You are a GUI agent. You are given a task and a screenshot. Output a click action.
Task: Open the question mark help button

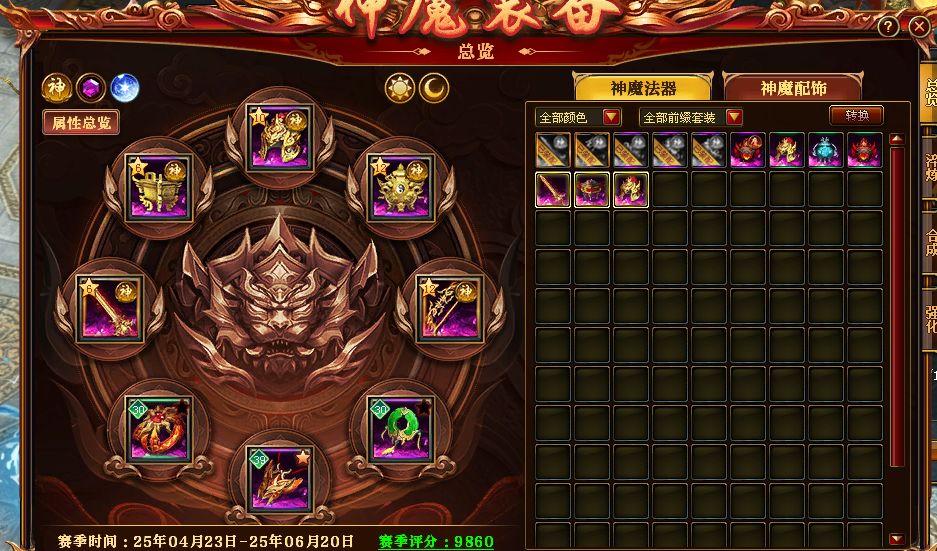pos(888,27)
